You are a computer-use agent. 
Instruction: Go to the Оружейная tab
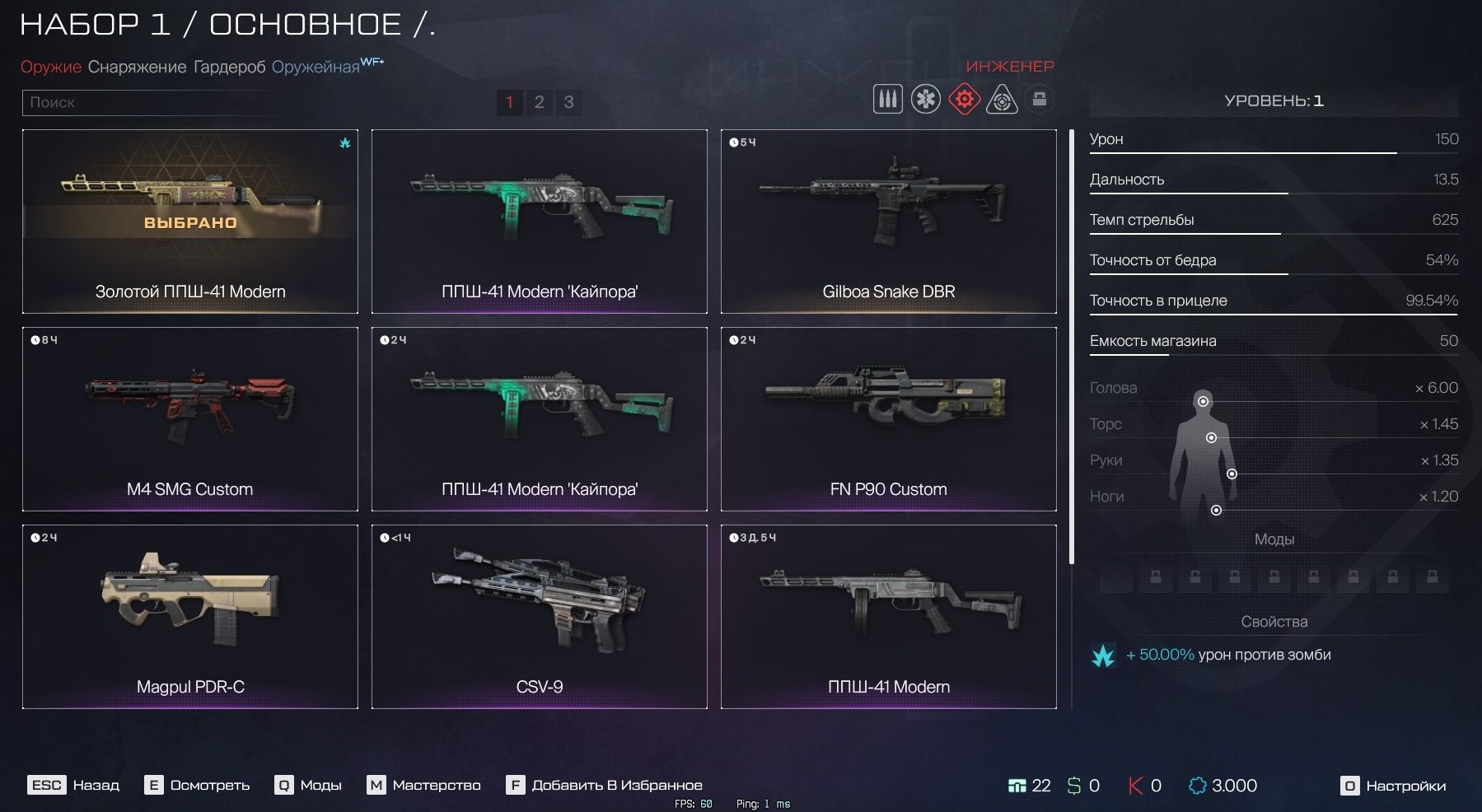coord(316,67)
